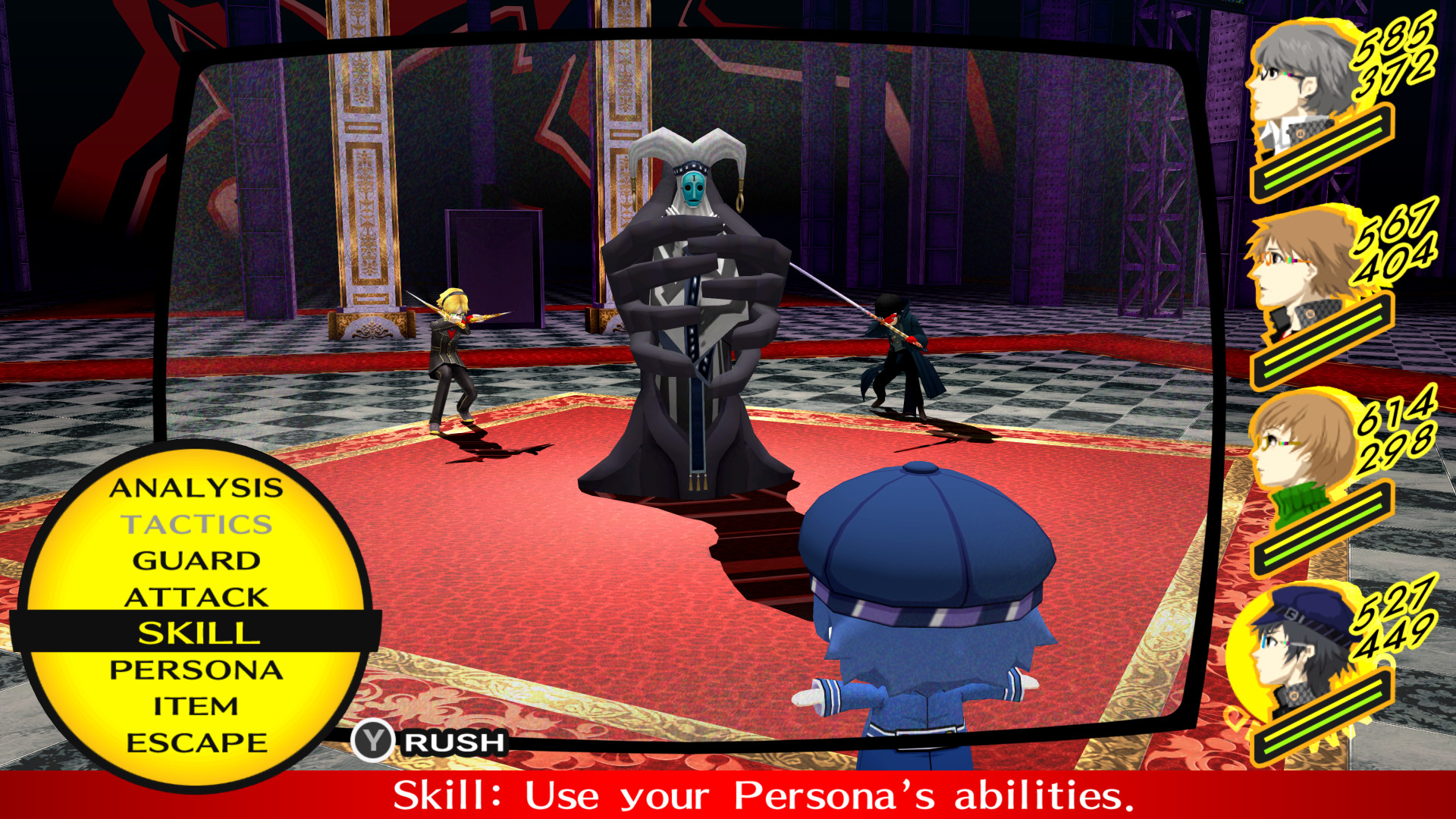Choose the ATTACK command
Screen dimensions: 1456x819
(x=197, y=596)
